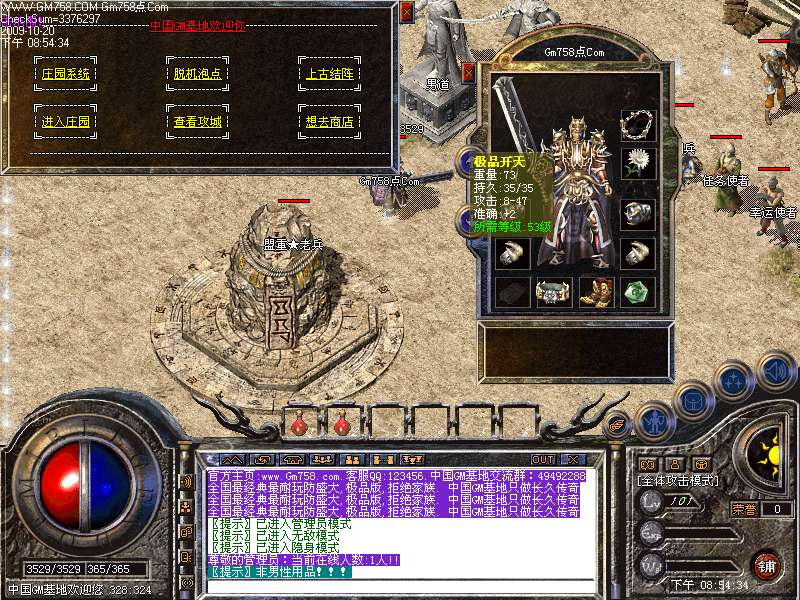The height and width of the screenshot is (600, 800).
Task: Open the 庄园系统 menu link
Action: [65, 74]
